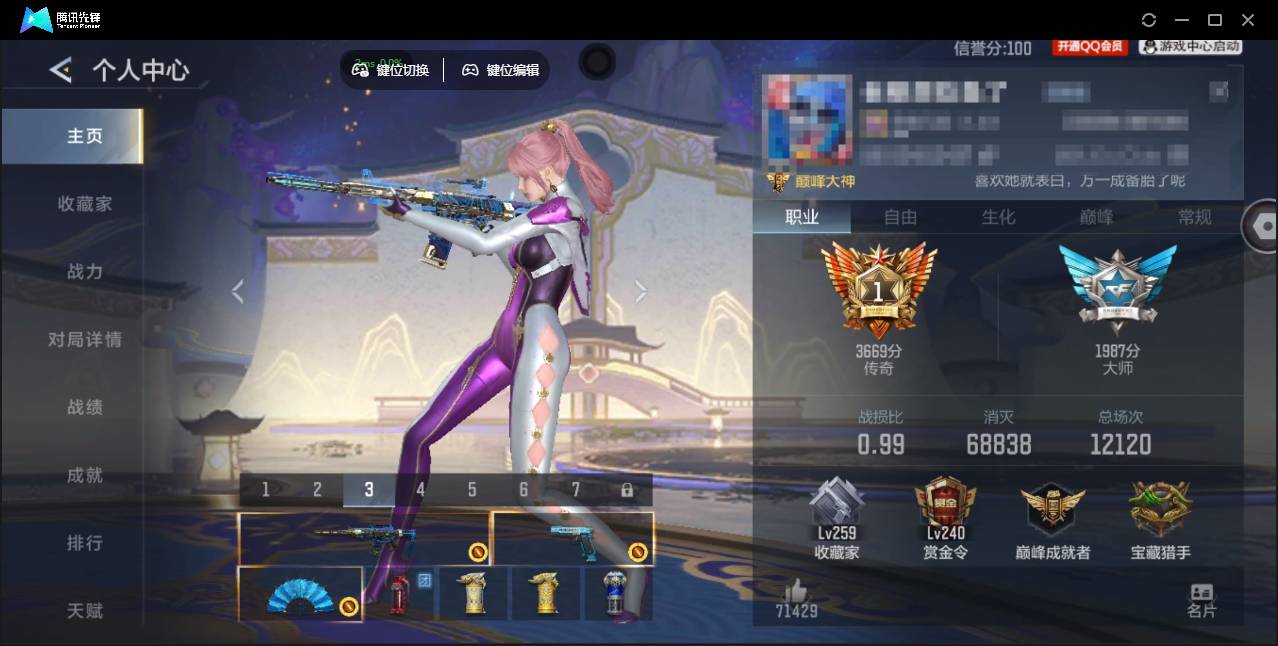The height and width of the screenshot is (646, 1278).
Task: Go back from 个人中心 with the arrow
Action: pos(61,70)
